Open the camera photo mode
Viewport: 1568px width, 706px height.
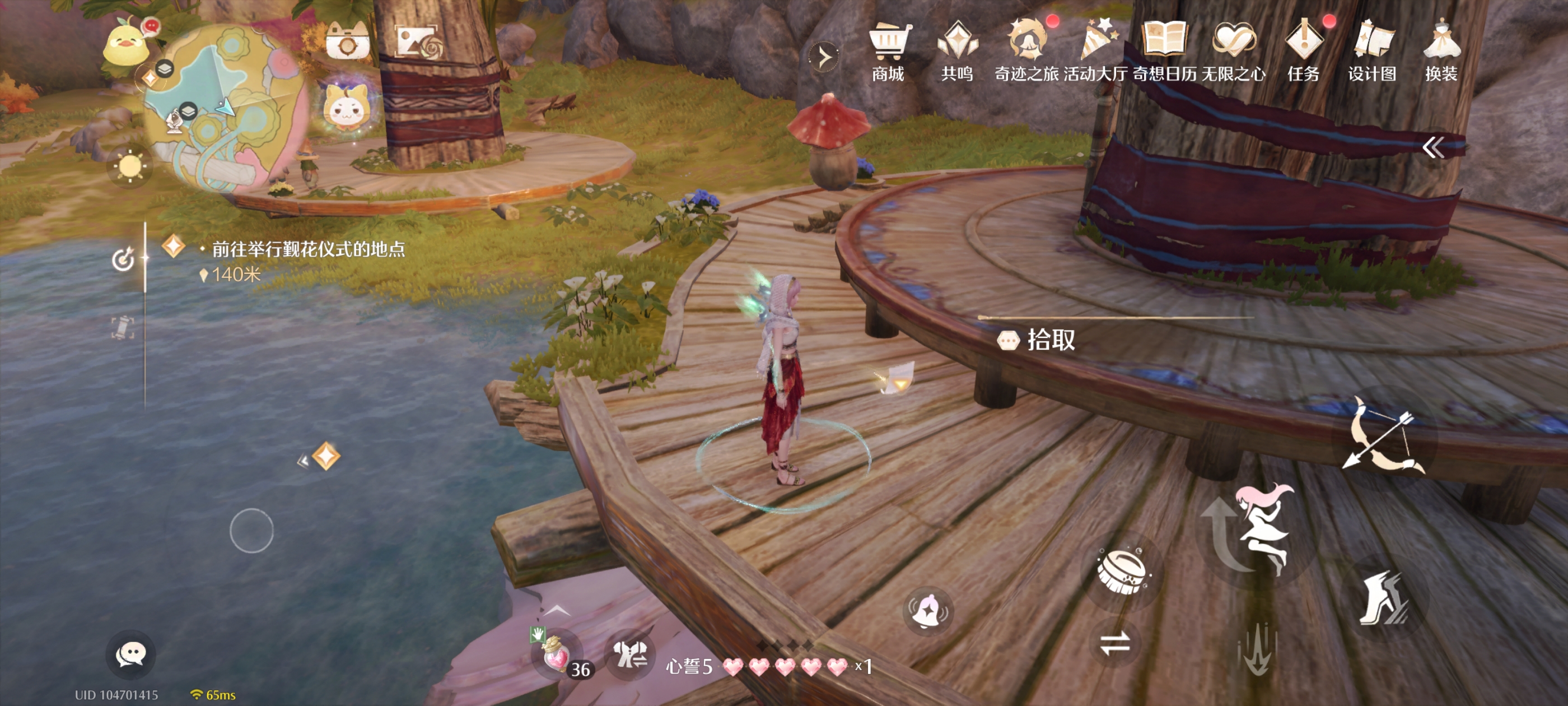348,43
